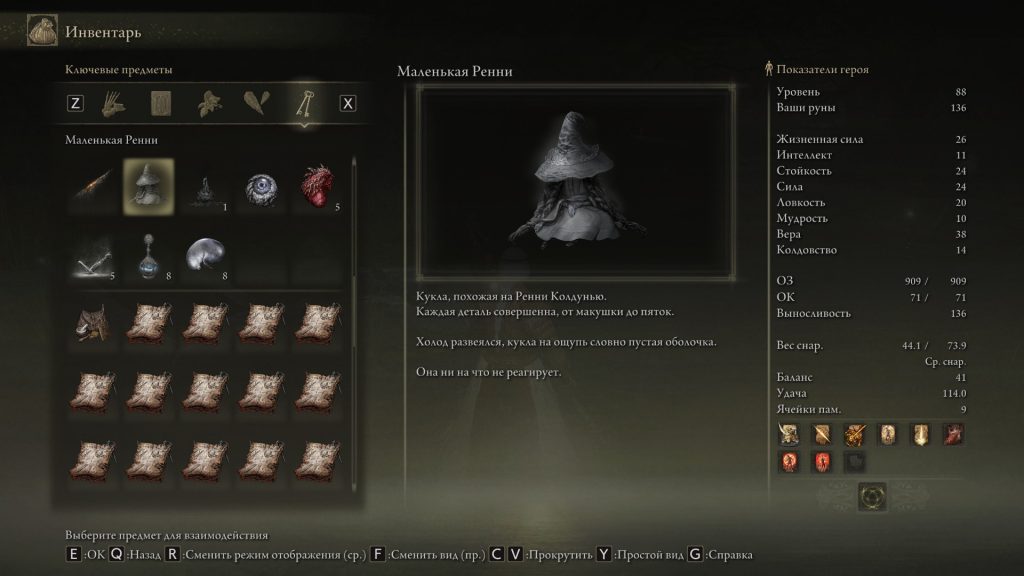Viewport: 1024px width, 576px height.
Task: Switch to the square tablet category tab
Action: (x=163, y=103)
